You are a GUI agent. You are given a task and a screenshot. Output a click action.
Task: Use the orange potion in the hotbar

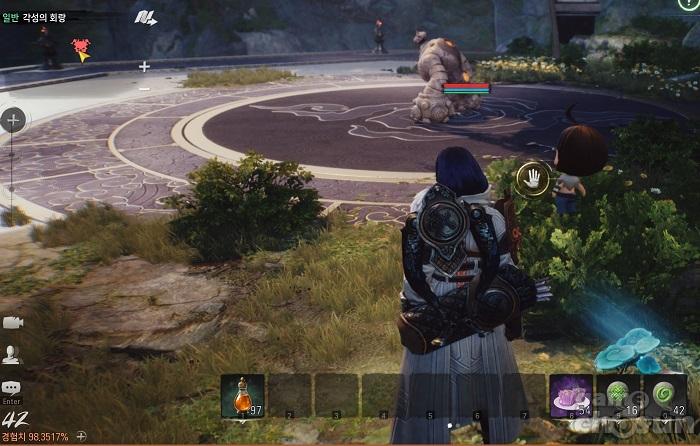(242, 395)
